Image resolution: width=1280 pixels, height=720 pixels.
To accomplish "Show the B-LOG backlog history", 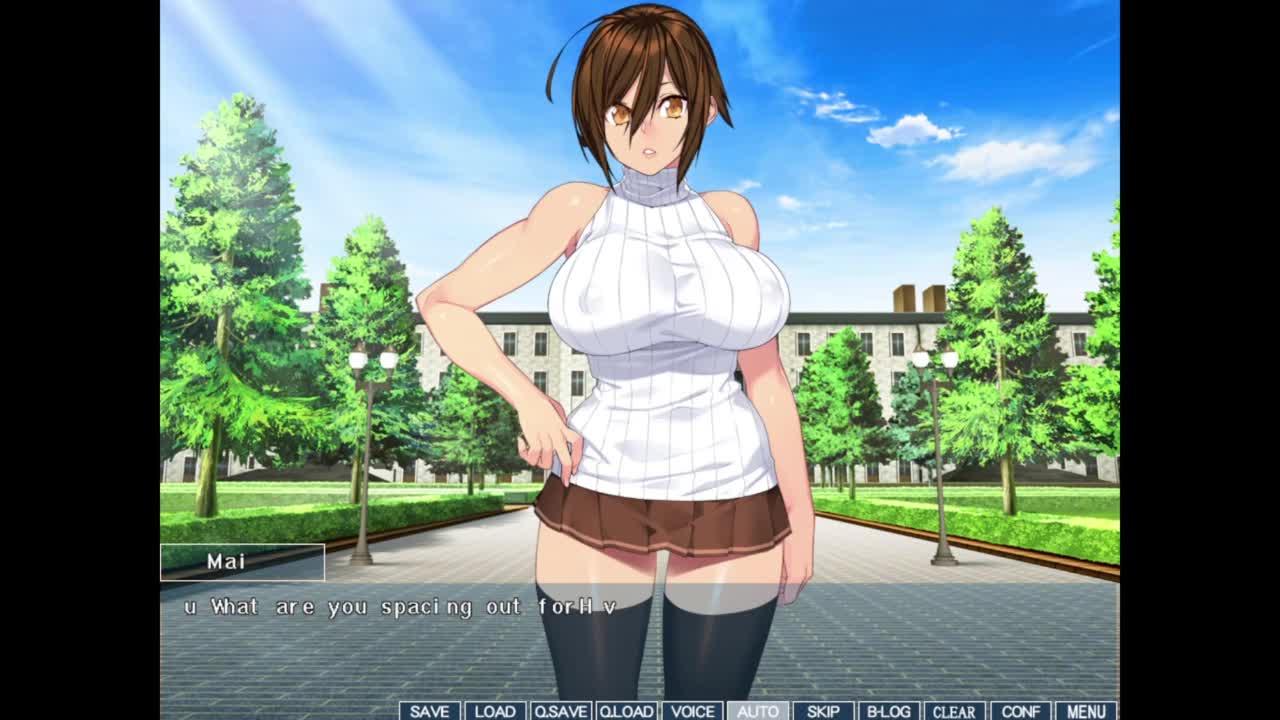I will point(888,711).
